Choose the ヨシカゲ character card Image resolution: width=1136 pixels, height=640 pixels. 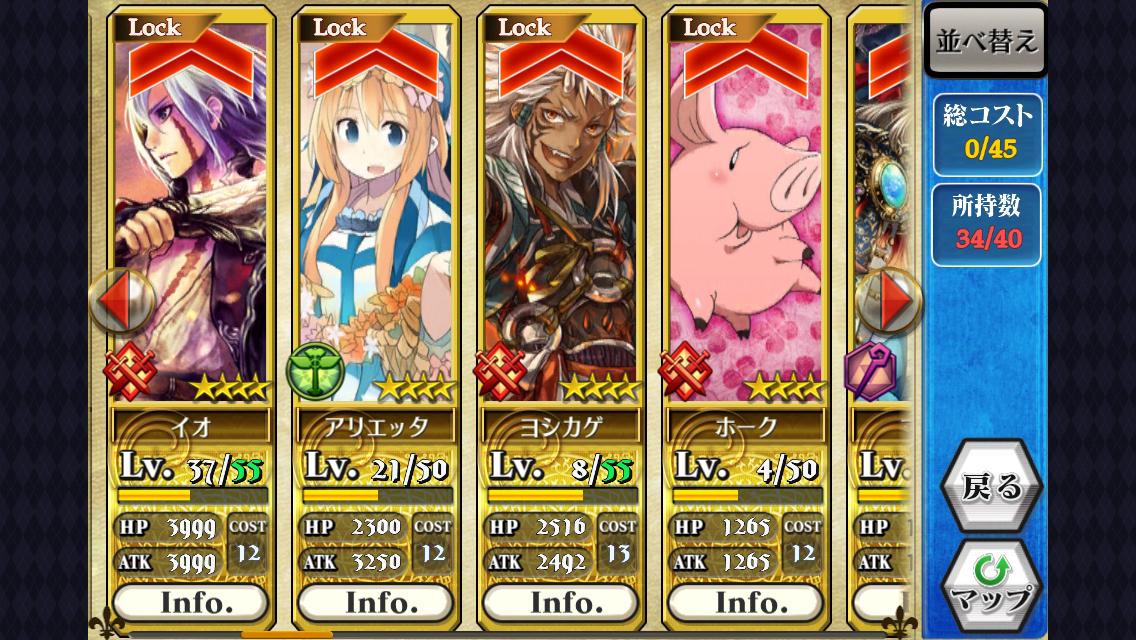point(560,220)
